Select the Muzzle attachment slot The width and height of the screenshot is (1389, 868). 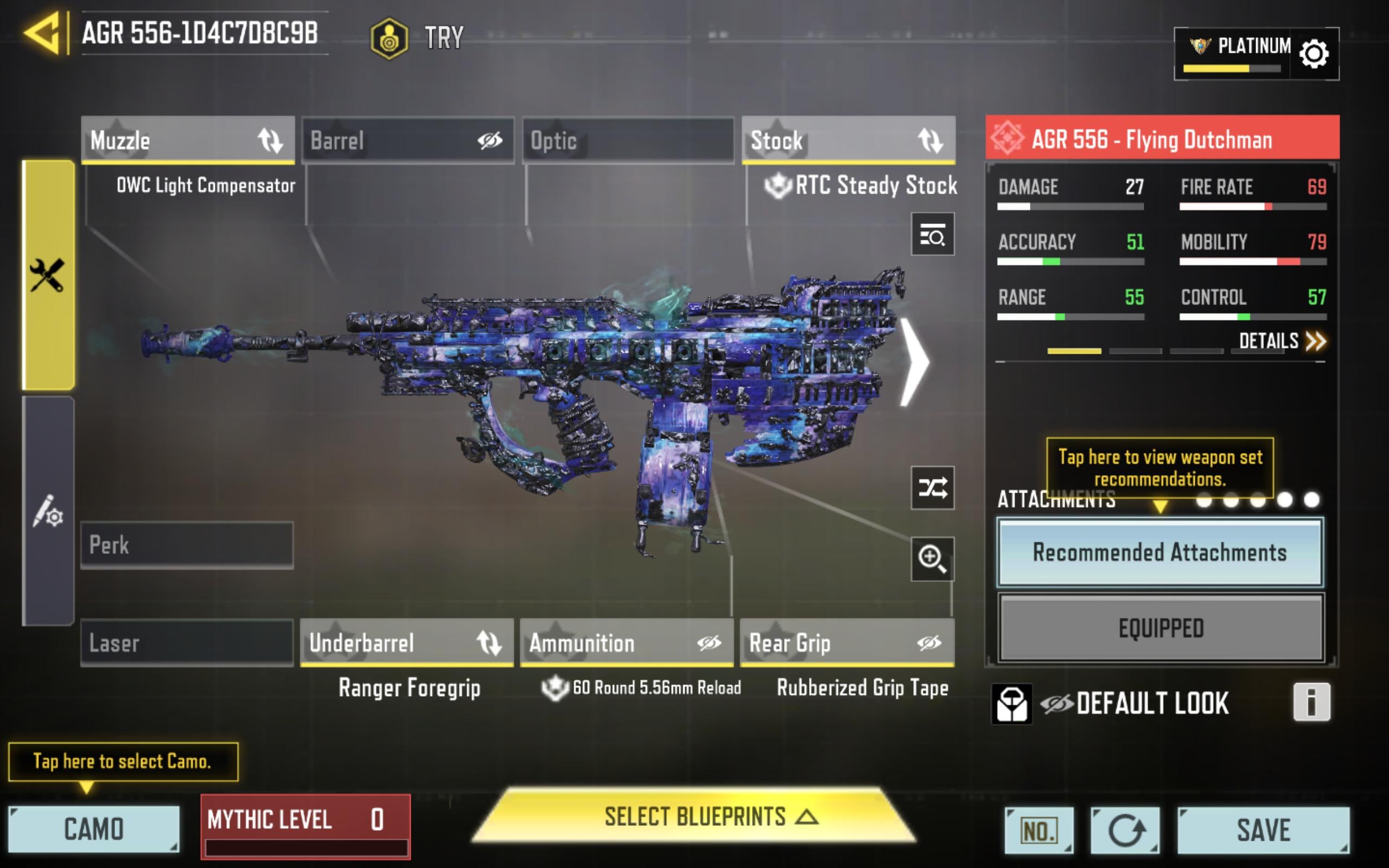pyautogui.click(x=188, y=140)
